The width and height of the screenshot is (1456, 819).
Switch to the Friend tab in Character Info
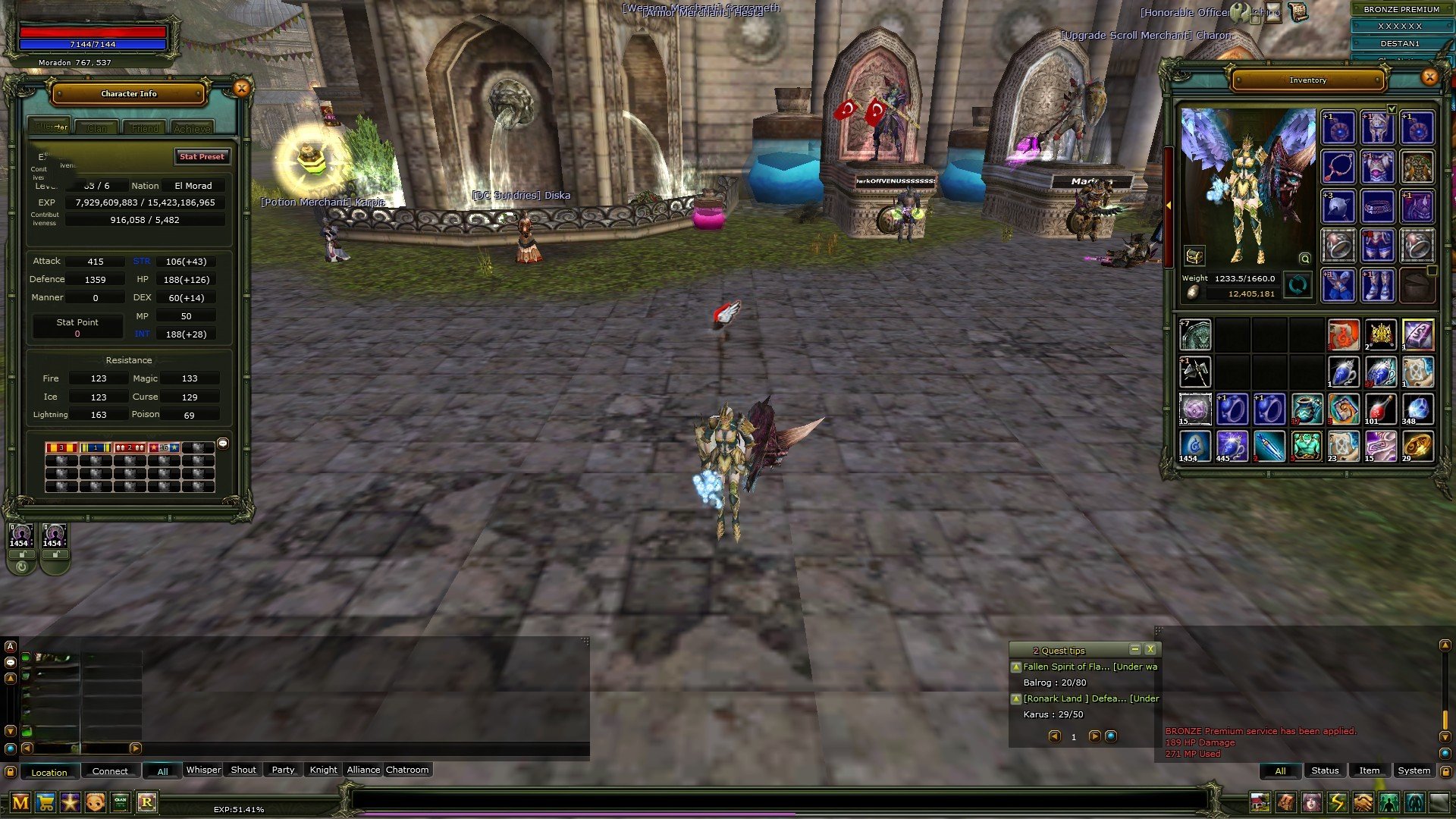point(144,127)
